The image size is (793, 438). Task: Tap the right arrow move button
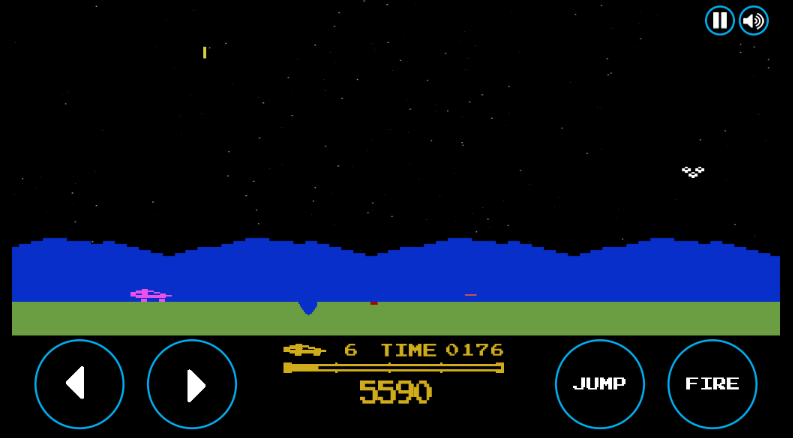point(192,384)
